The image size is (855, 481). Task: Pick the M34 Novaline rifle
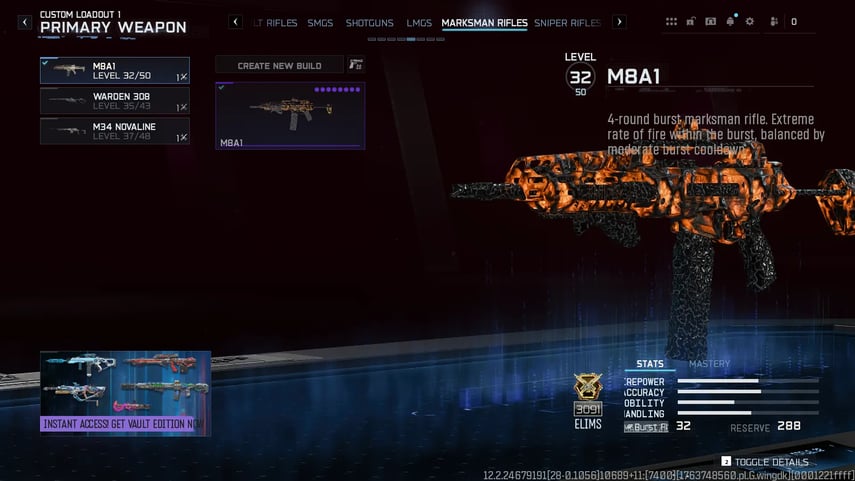114,131
